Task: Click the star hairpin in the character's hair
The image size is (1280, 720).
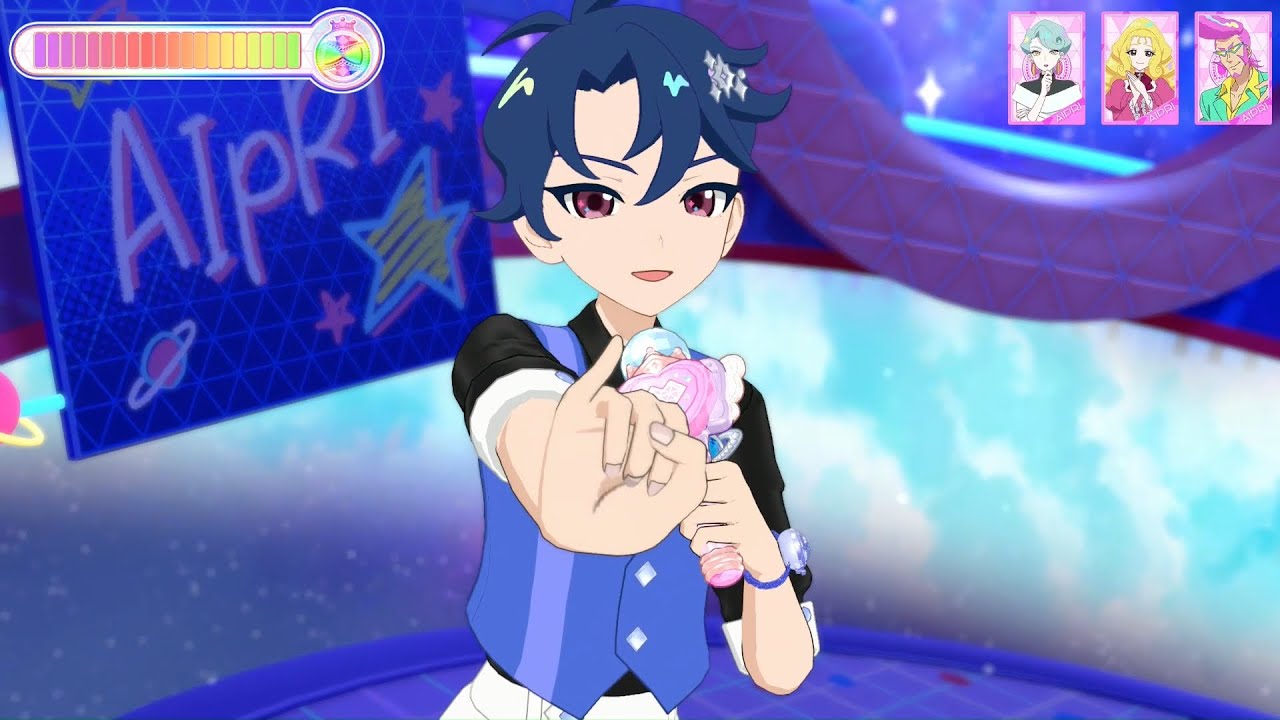Action: (x=724, y=76)
